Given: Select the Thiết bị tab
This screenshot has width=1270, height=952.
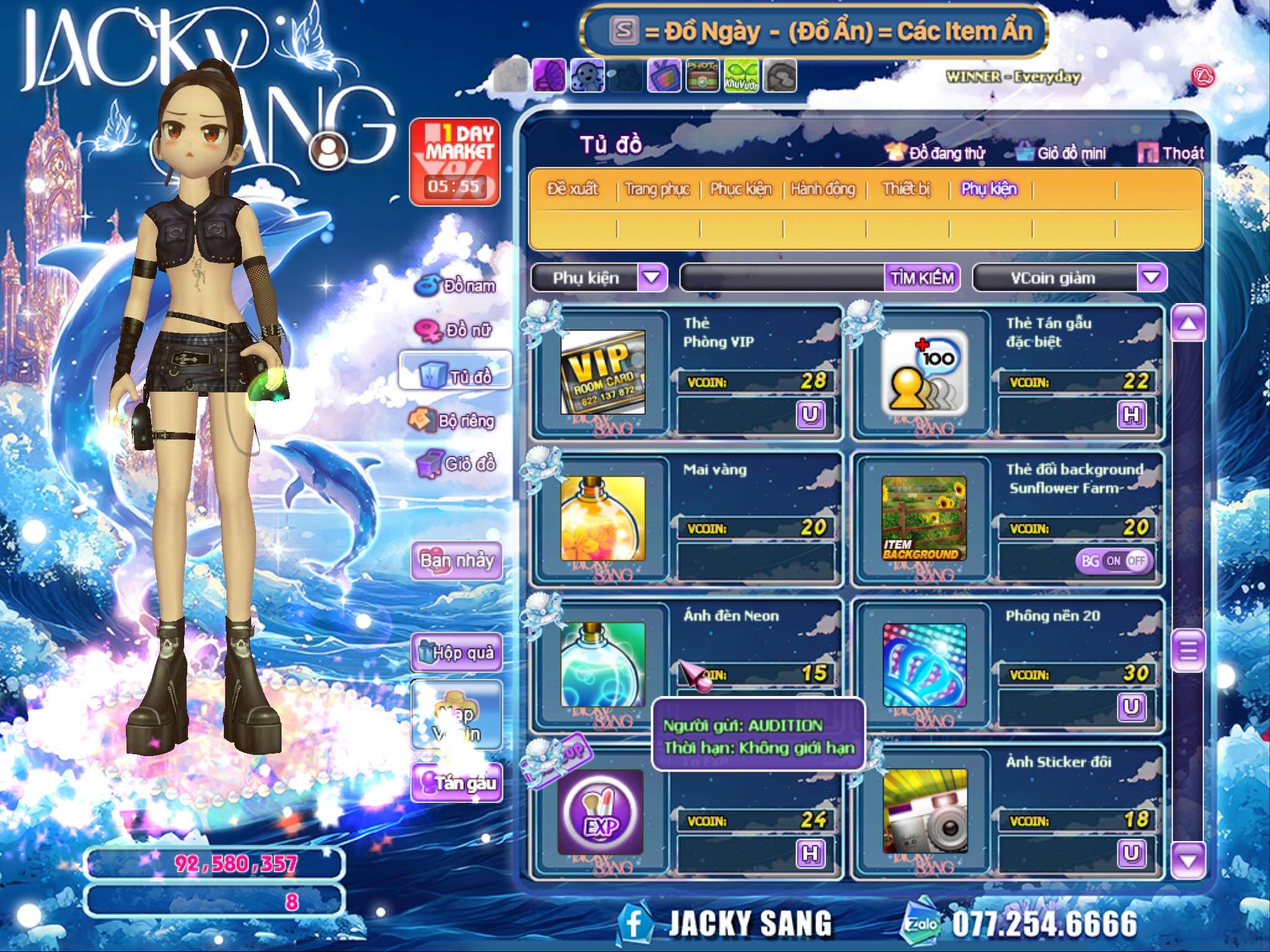Looking at the screenshot, I should [906, 189].
